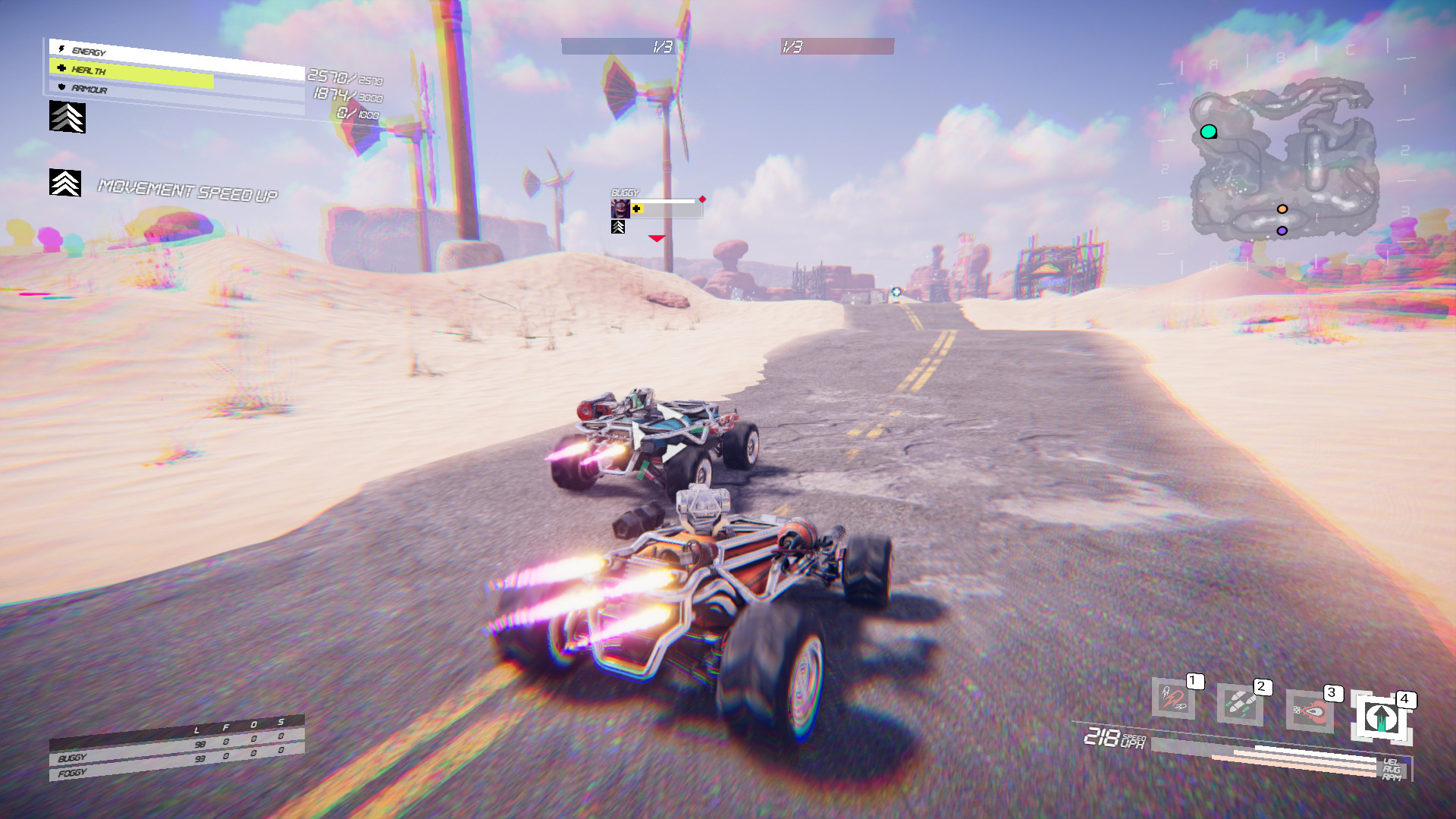This screenshot has height=819, width=1456.
Task: Activate the slot 4 boost arrow pickup
Action: (x=1381, y=717)
